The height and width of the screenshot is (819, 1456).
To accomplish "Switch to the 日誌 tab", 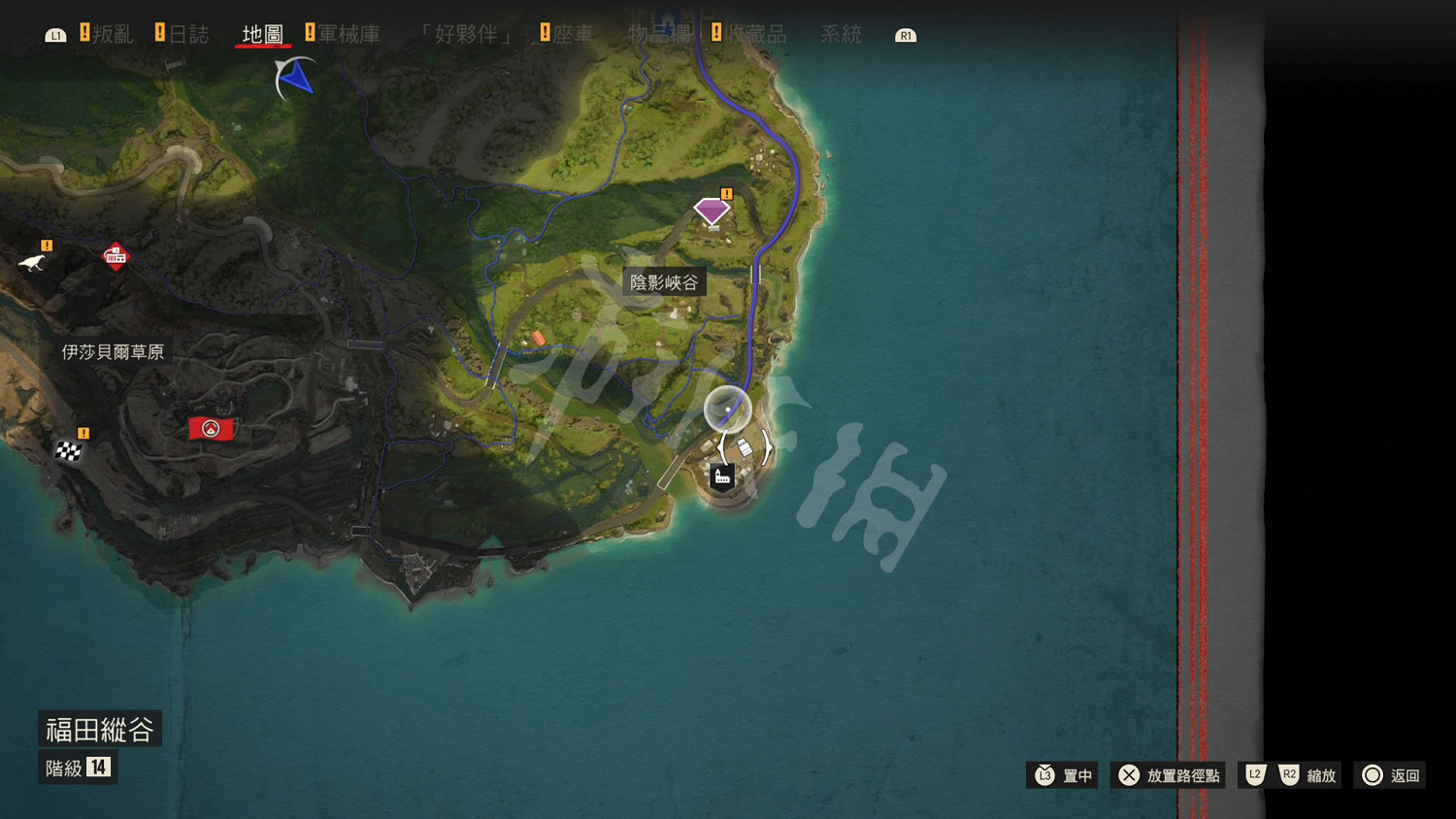I will coord(190,32).
